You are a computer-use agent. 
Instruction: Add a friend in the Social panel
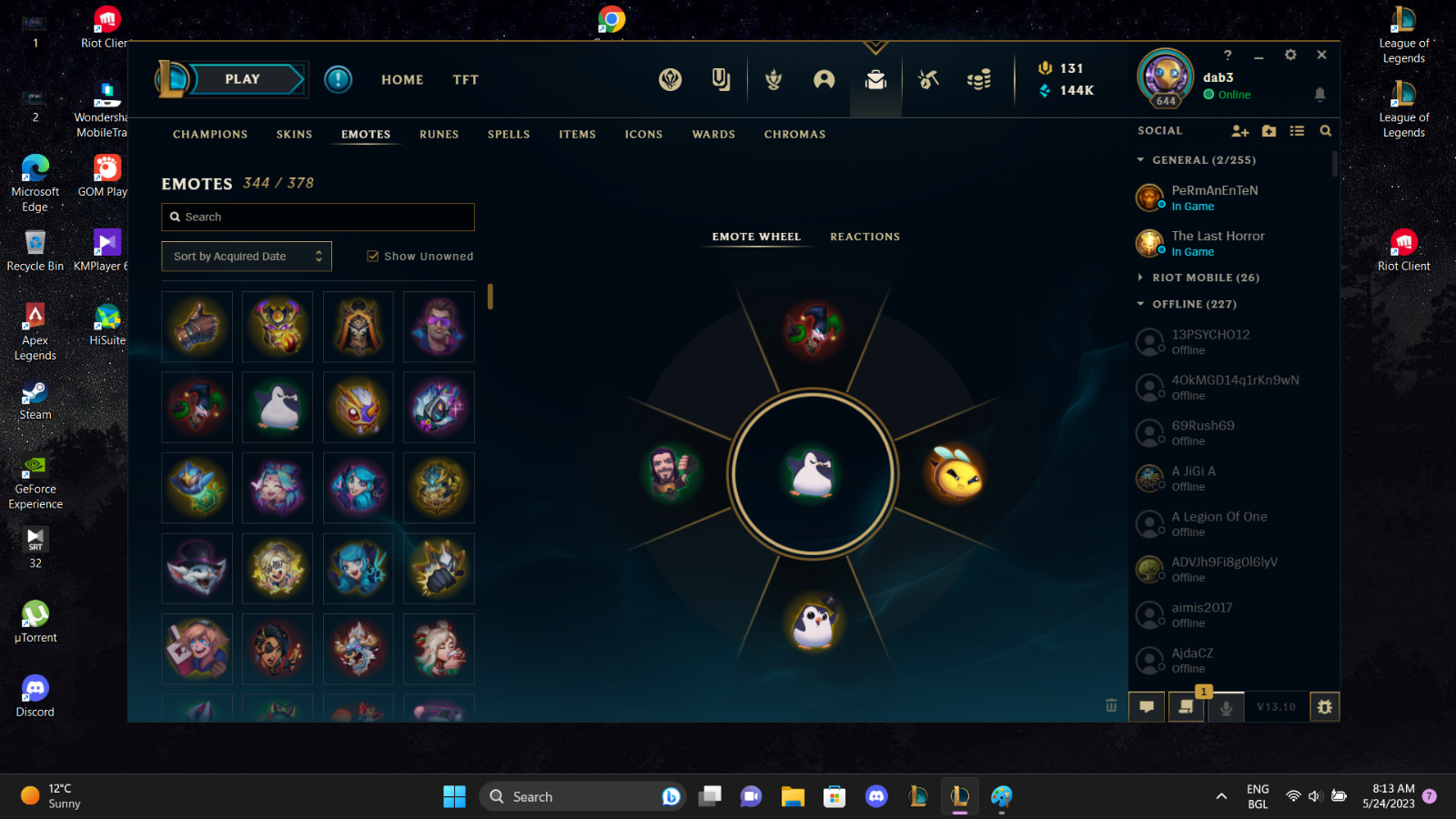(x=1240, y=131)
